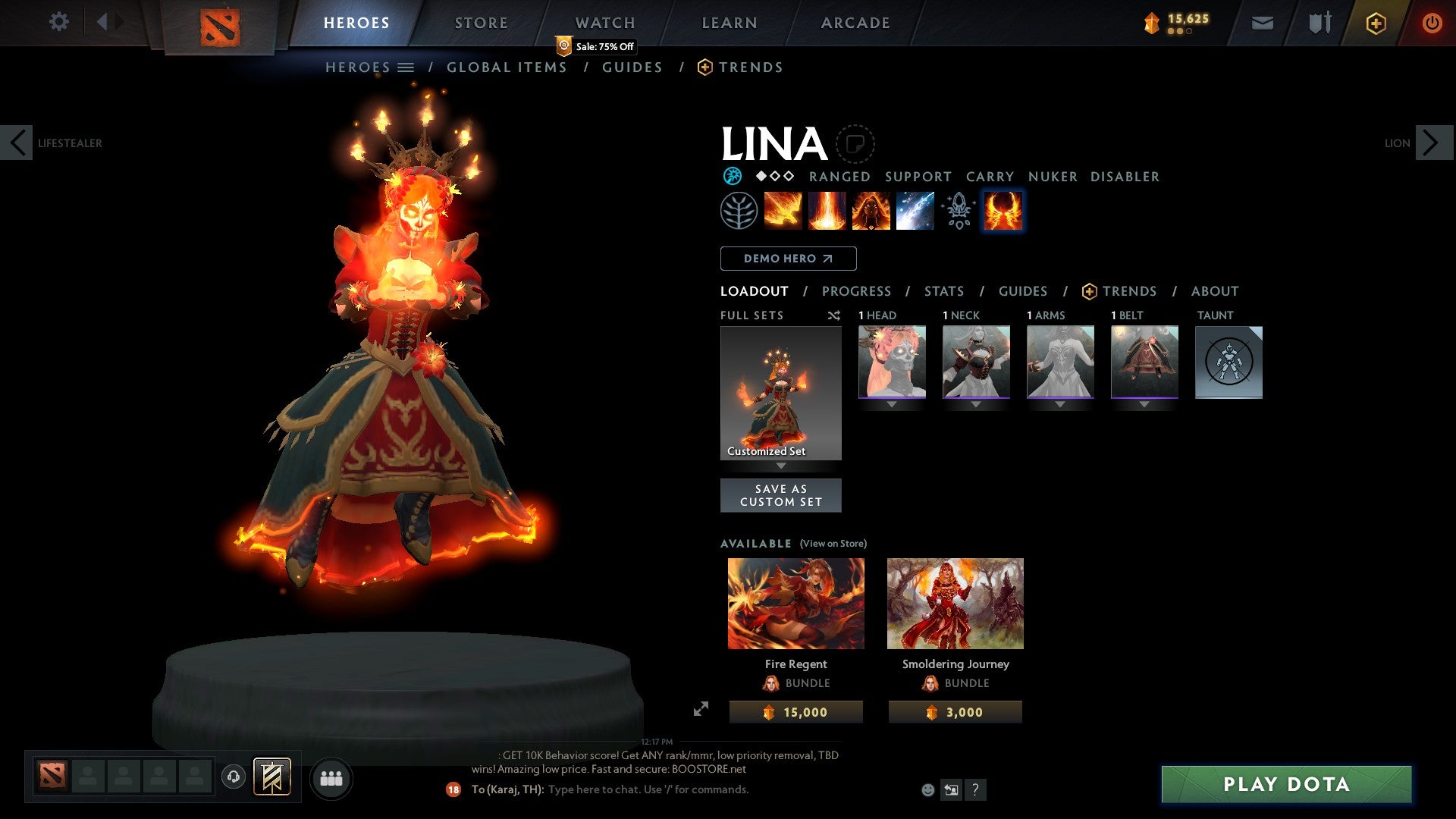Viewport: 1456px width, 819px height.
Task: Click the shuffle icon next to Full Sets
Action: coord(834,315)
